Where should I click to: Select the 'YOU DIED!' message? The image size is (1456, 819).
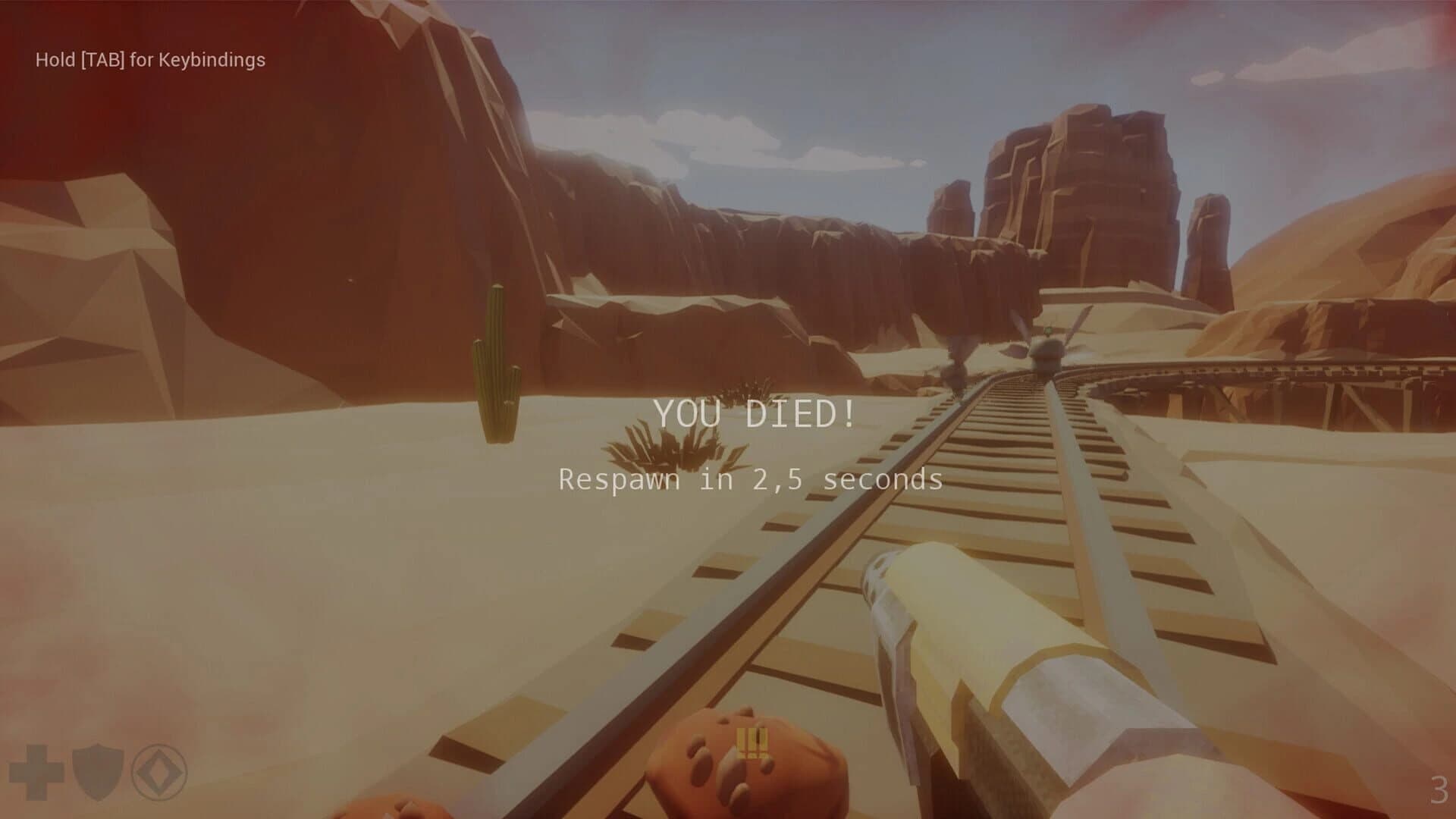coord(757,414)
